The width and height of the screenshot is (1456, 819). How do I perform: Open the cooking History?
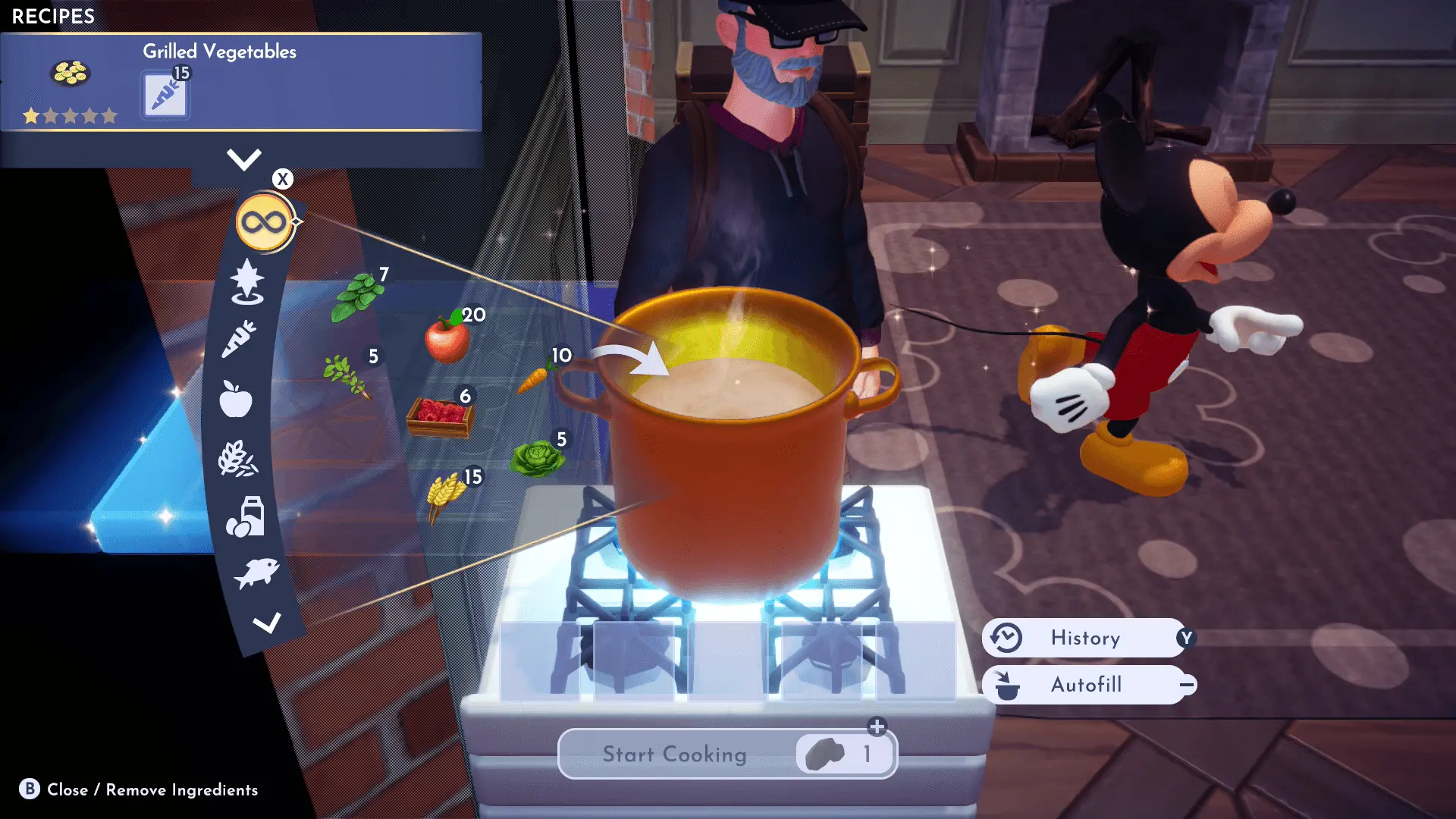click(x=1085, y=638)
